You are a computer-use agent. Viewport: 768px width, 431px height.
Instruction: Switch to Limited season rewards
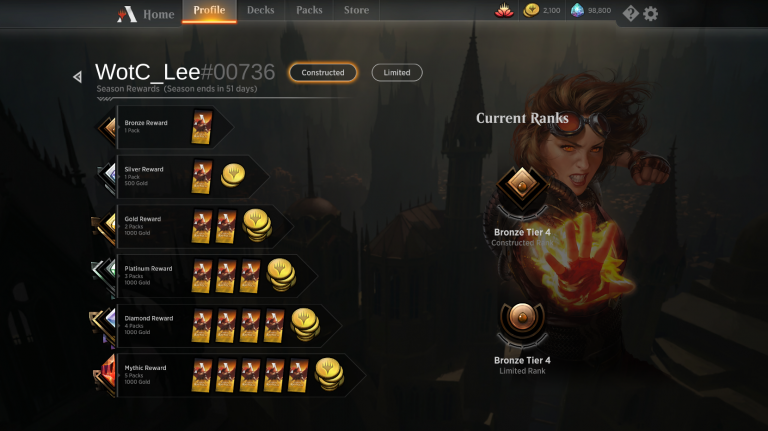(x=397, y=72)
